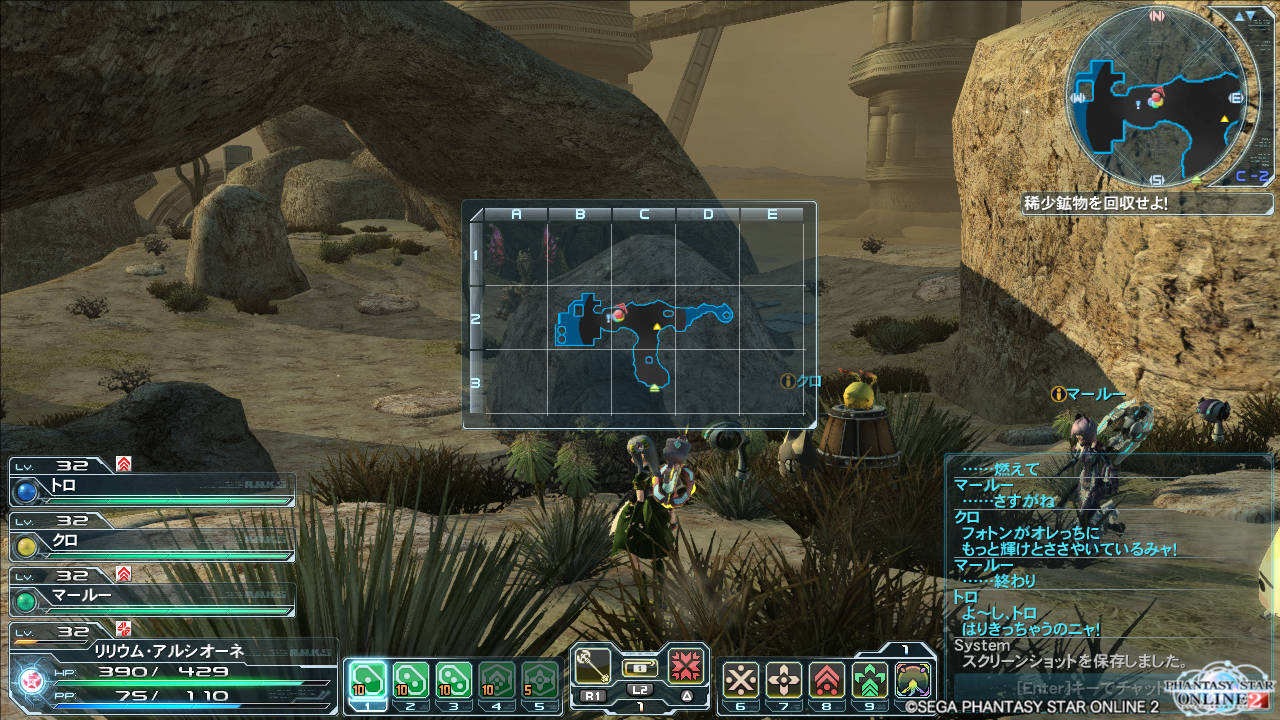
Task: Select party member クロ
Action: pyautogui.click(x=152, y=543)
